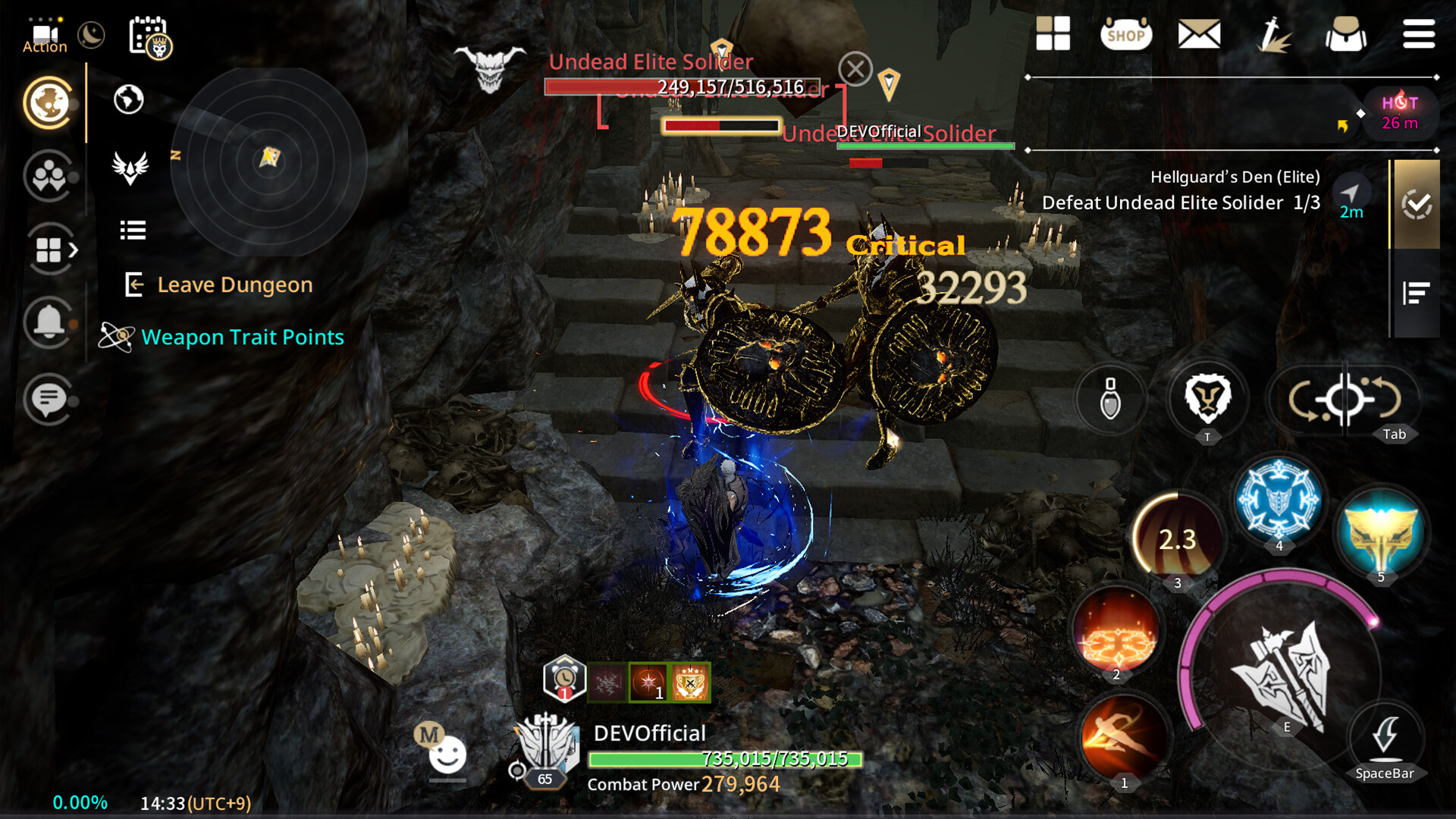Activate the lion roar skill bound to T

(1207, 403)
